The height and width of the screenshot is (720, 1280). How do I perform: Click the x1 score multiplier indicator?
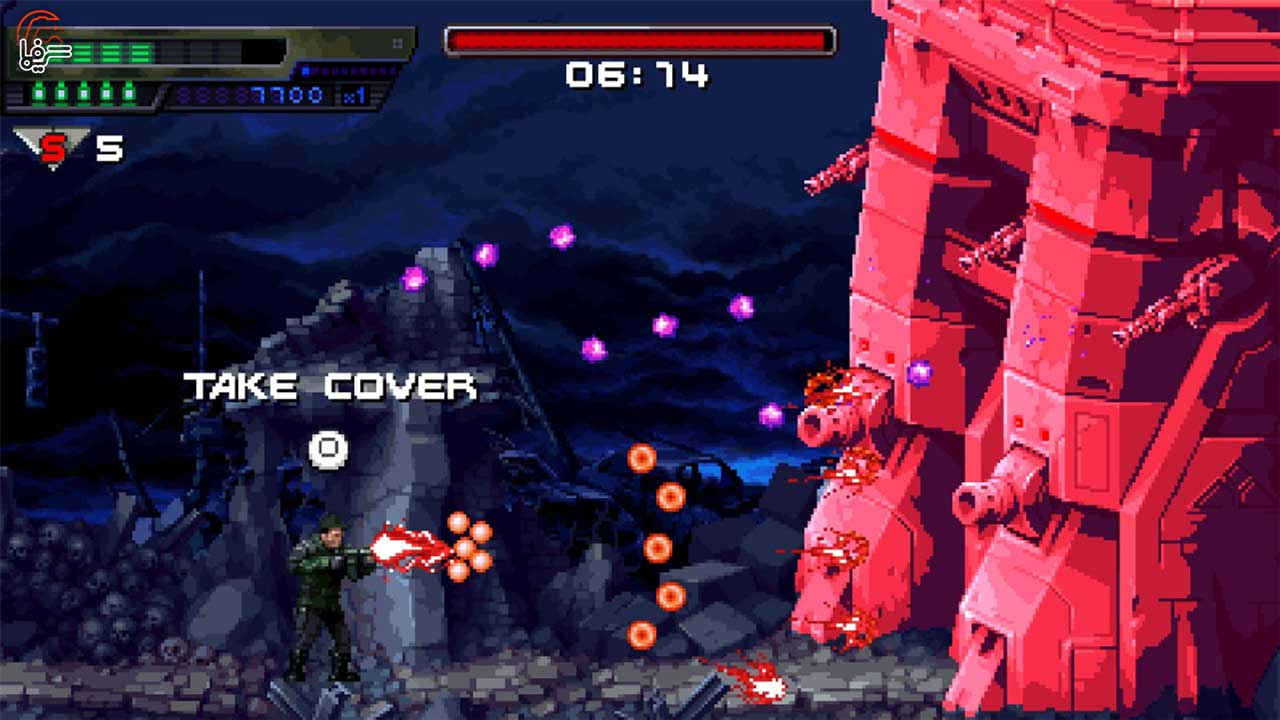[x=354, y=95]
